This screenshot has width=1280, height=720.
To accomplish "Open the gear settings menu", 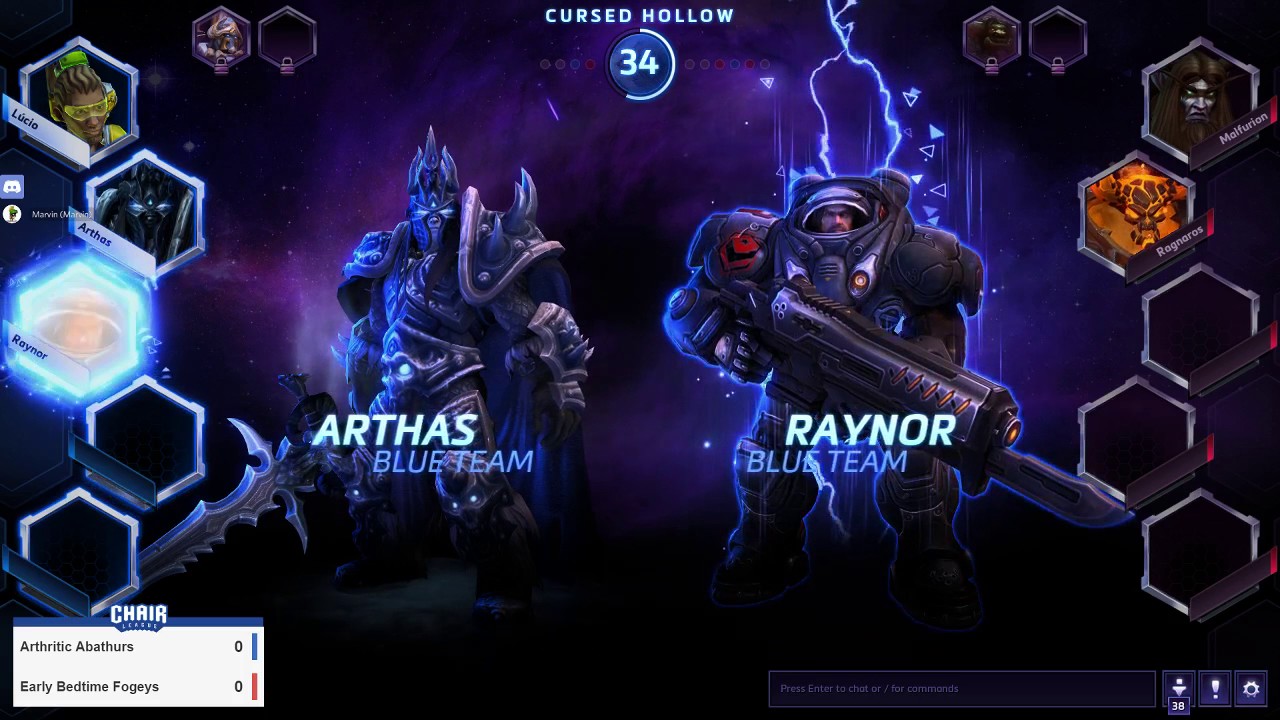I will coord(1251,689).
